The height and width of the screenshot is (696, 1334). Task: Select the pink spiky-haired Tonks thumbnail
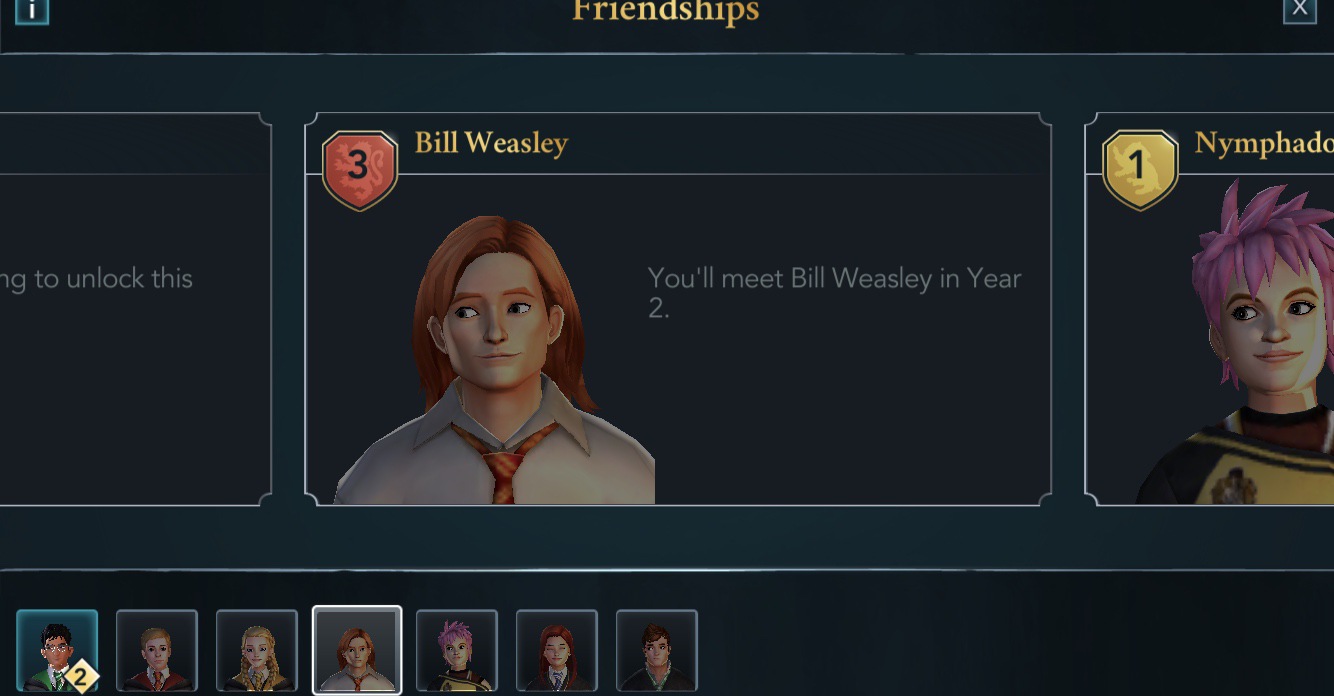[x=457, y=651]
